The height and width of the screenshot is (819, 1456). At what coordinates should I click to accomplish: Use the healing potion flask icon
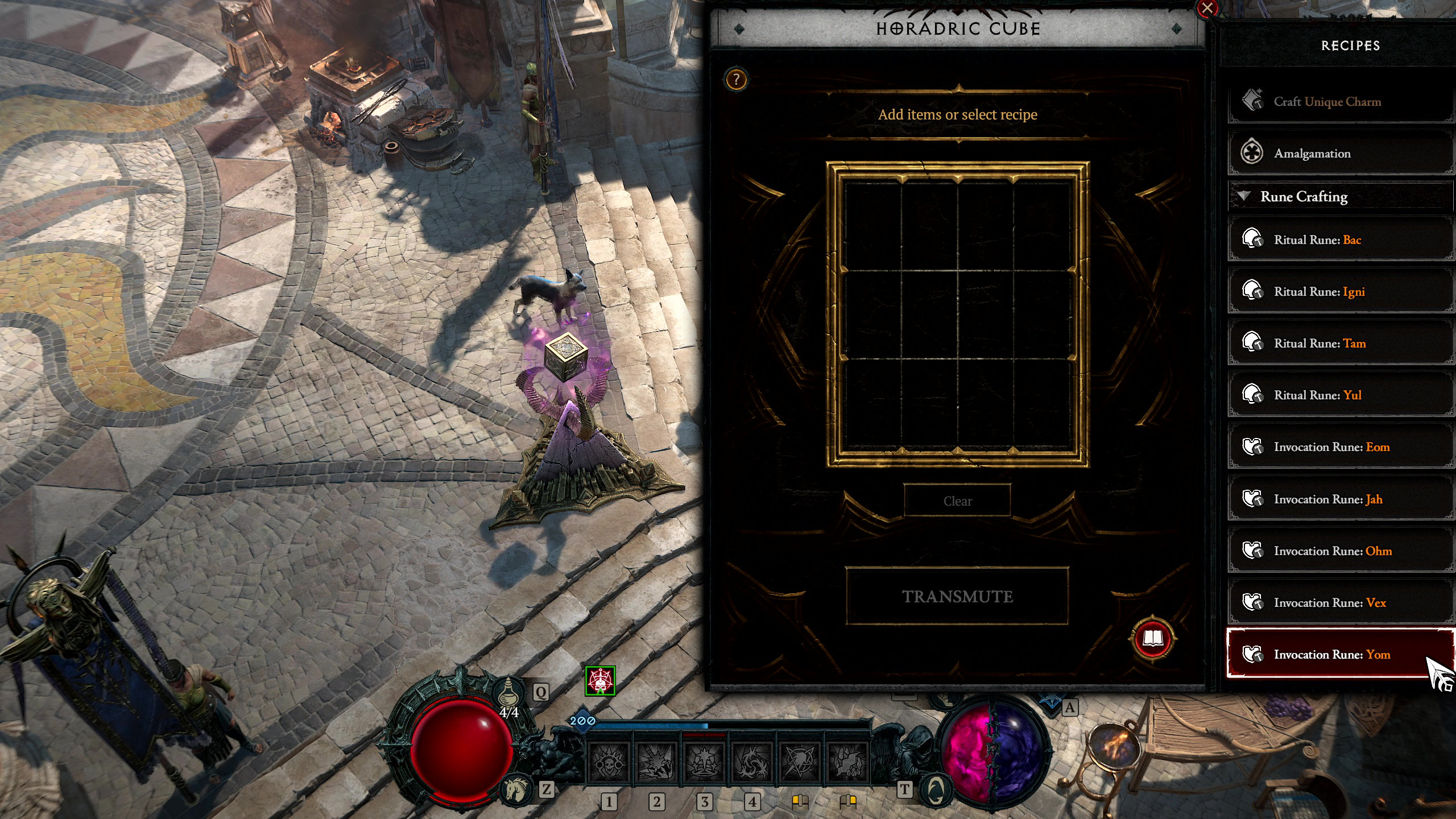click(x=508, y=693)
